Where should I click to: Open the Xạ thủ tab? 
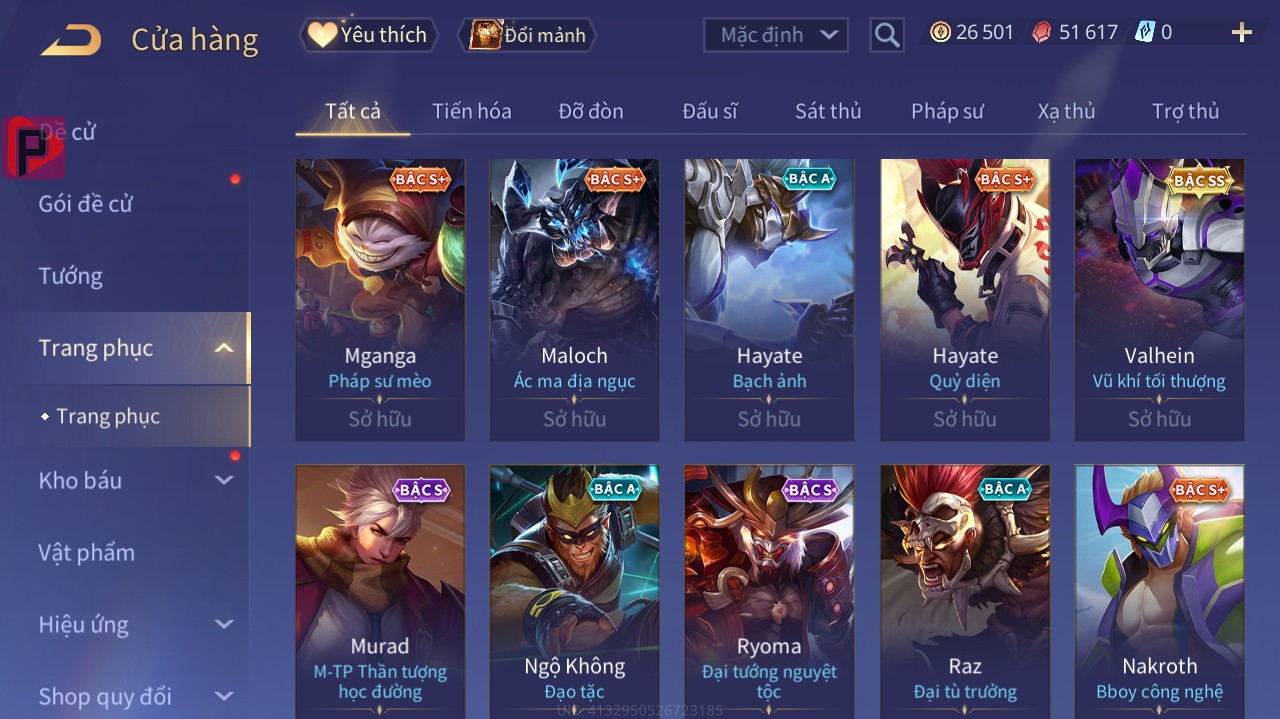pos(1066,111)
